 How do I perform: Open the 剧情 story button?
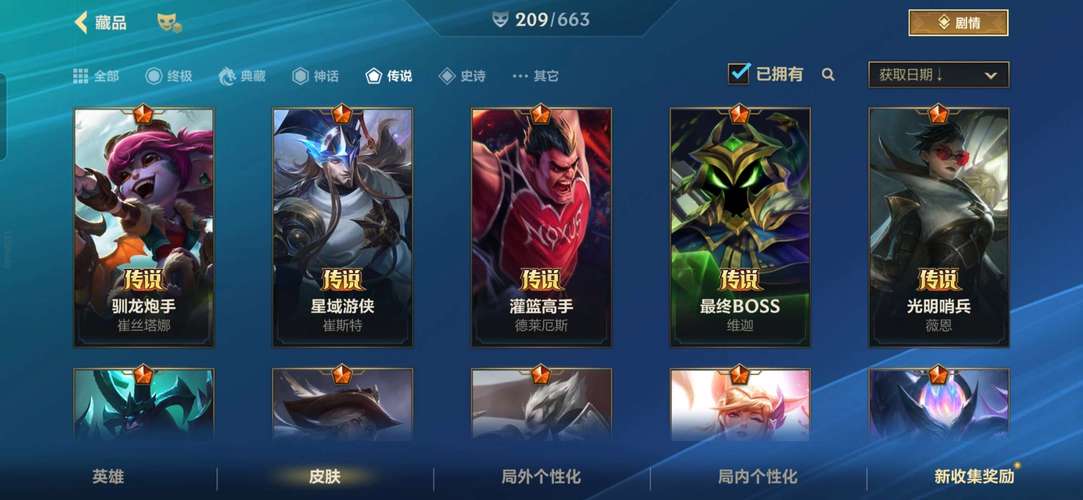pyautogui.click(x=957, y=22)
